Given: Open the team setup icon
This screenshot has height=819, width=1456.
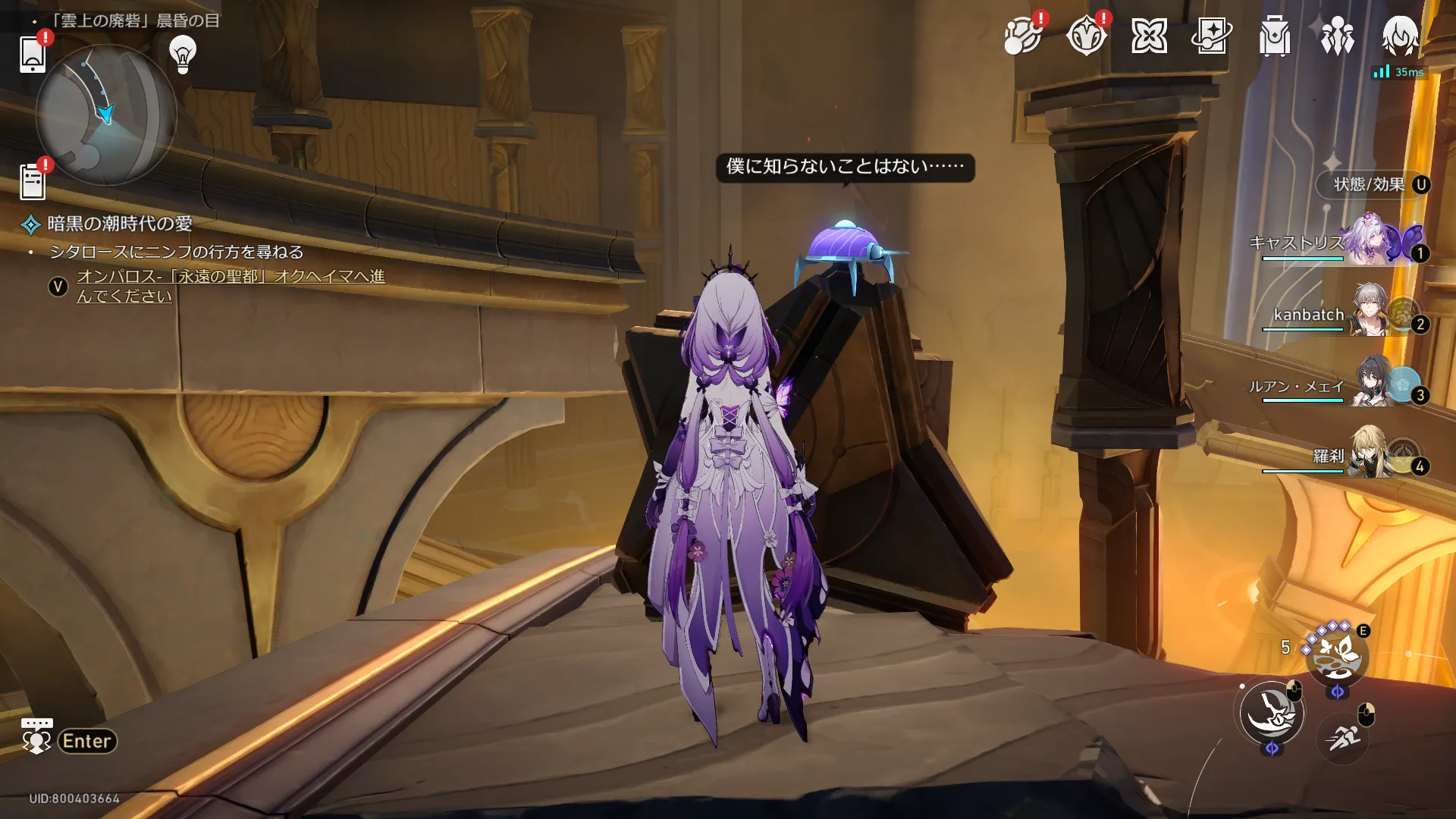Looking at the screenshot, I should [1338, 36].
